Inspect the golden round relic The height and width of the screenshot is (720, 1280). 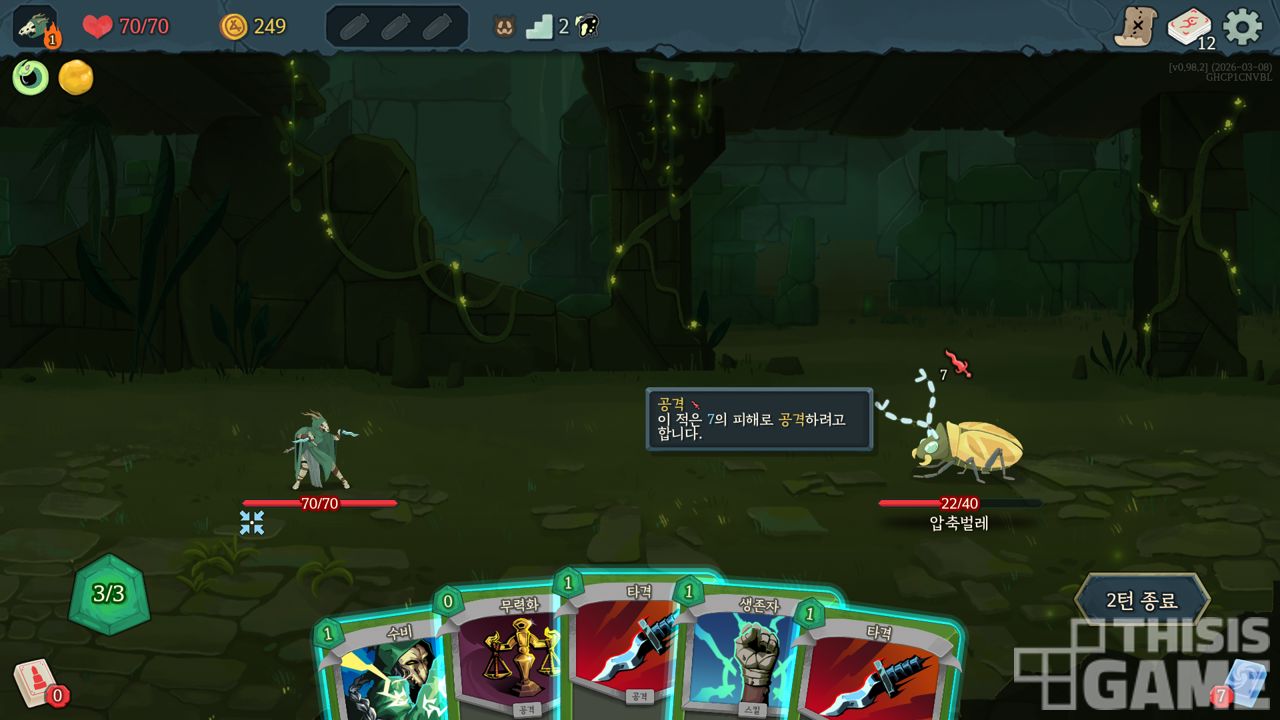tap(76, 77)
